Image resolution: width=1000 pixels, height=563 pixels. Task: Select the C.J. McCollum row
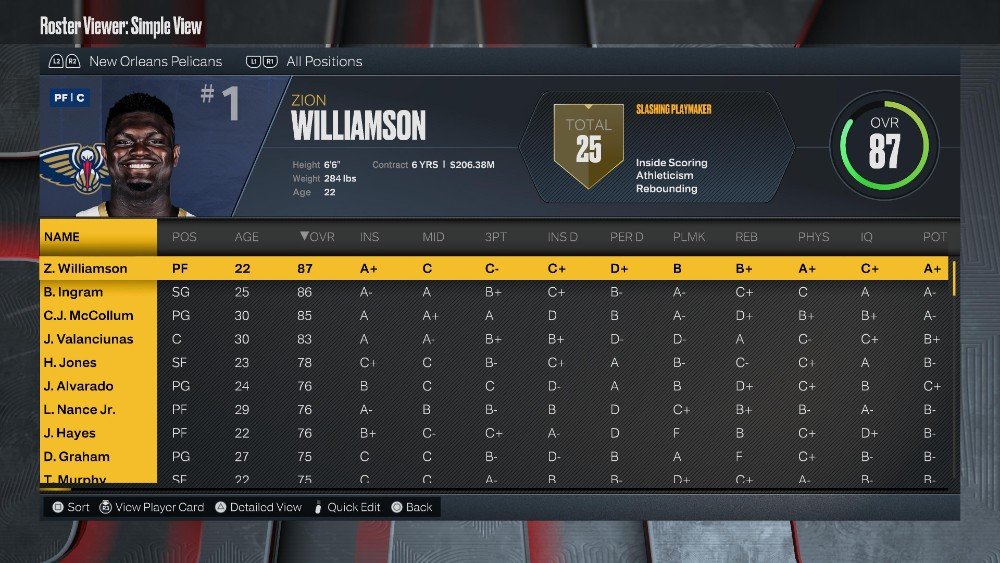tap(88, 316)
